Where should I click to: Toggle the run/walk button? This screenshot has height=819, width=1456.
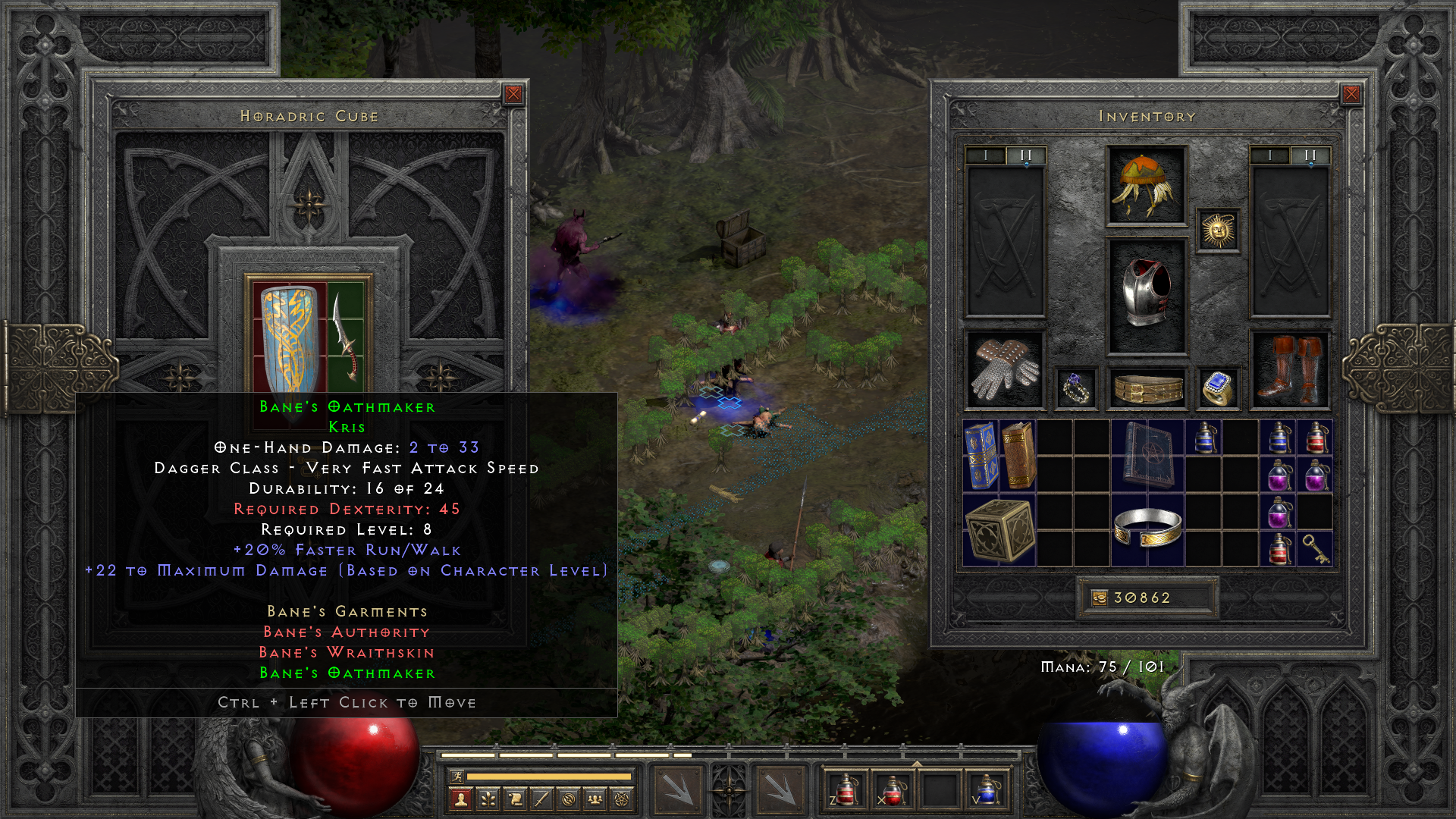point(456,776)
